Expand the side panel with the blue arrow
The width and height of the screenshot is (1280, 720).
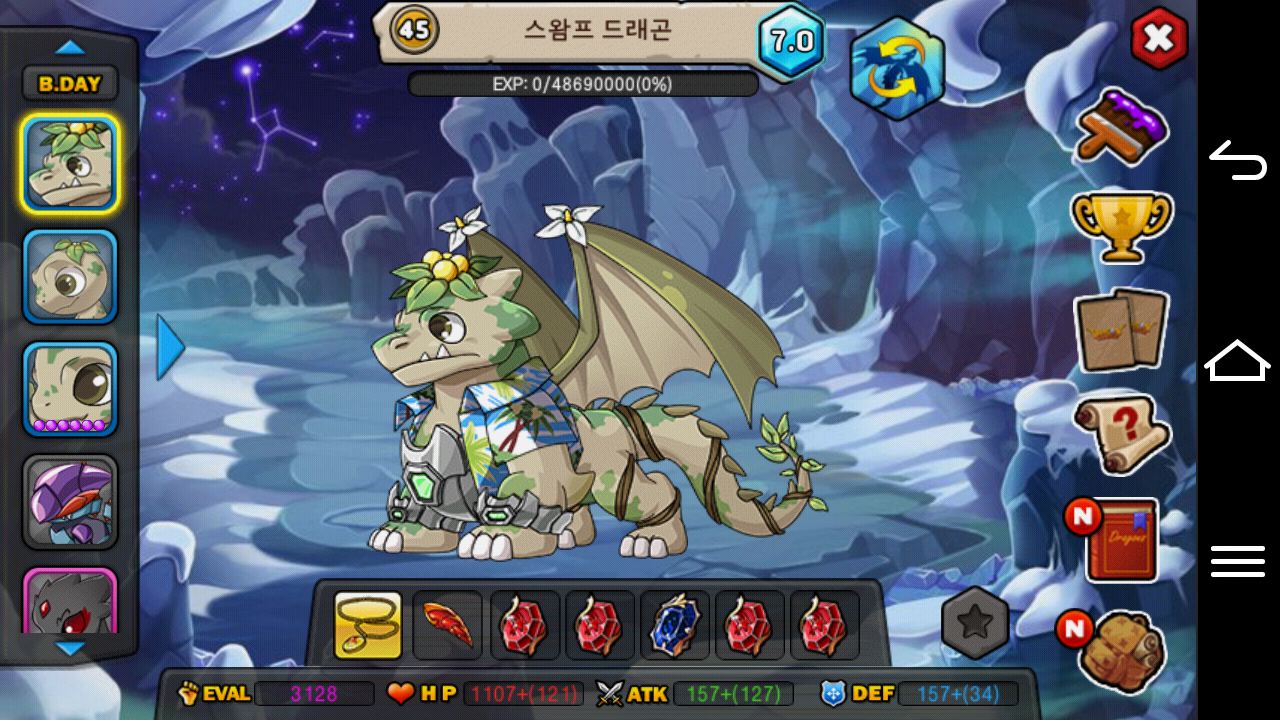pyautogui.click(x=171, y=347)
